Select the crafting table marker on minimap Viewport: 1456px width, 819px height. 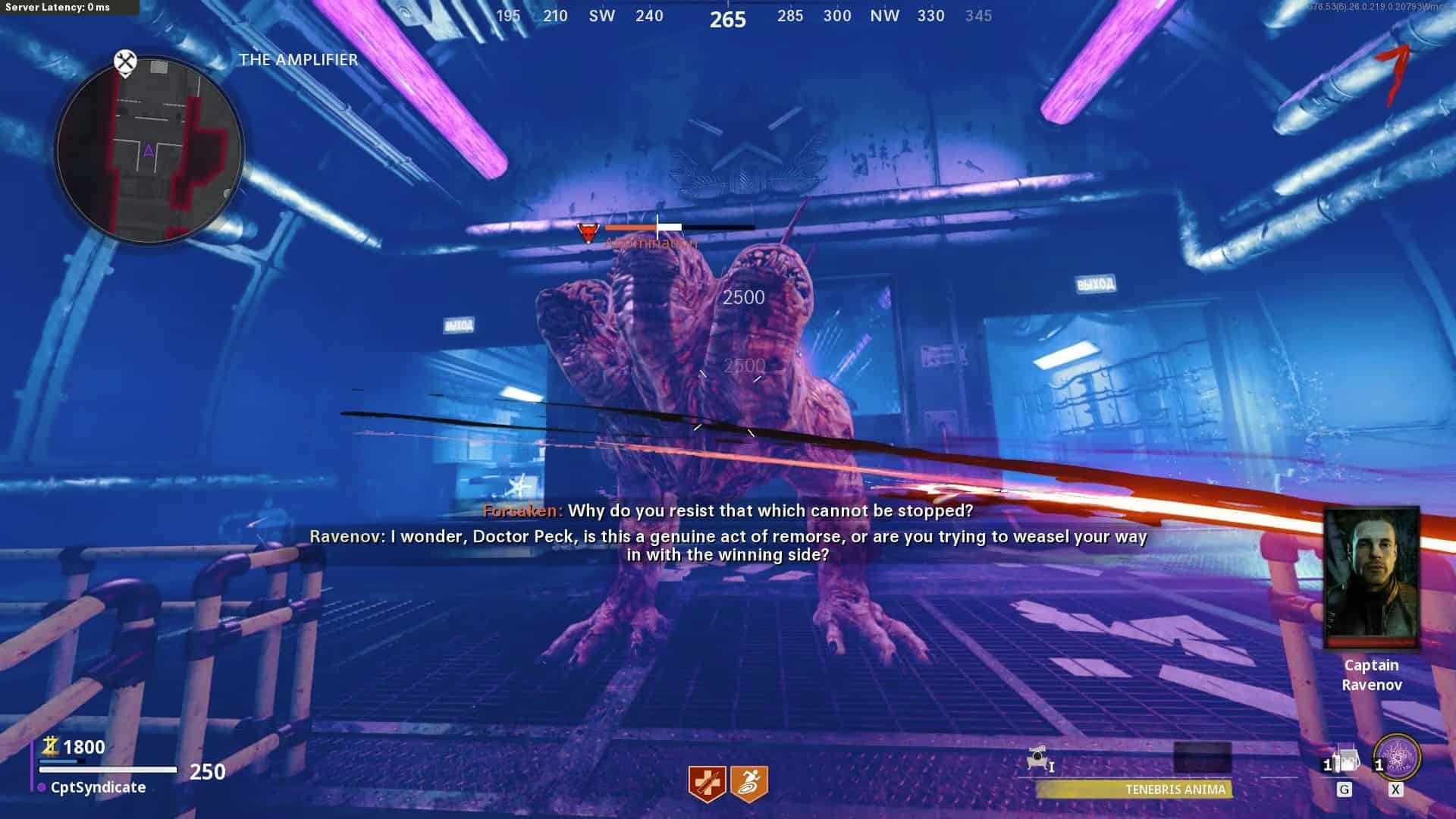[x=125, y=61]
